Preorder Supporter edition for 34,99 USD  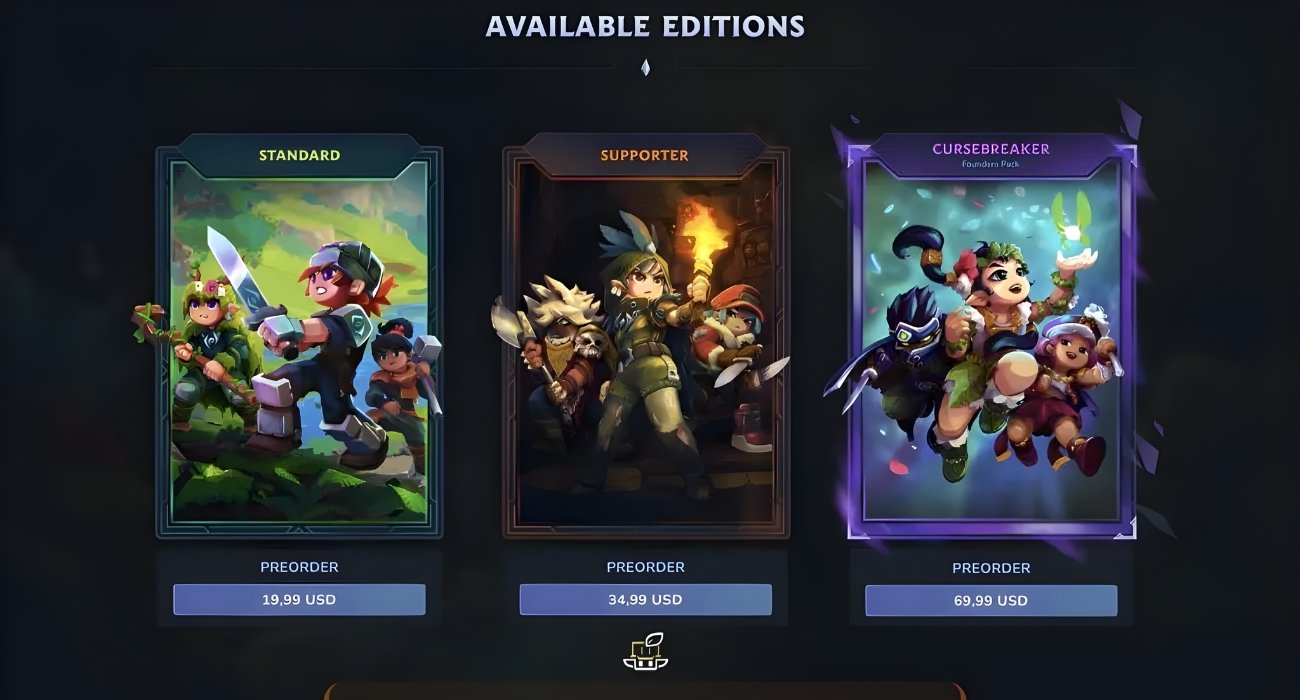[645, 600]
